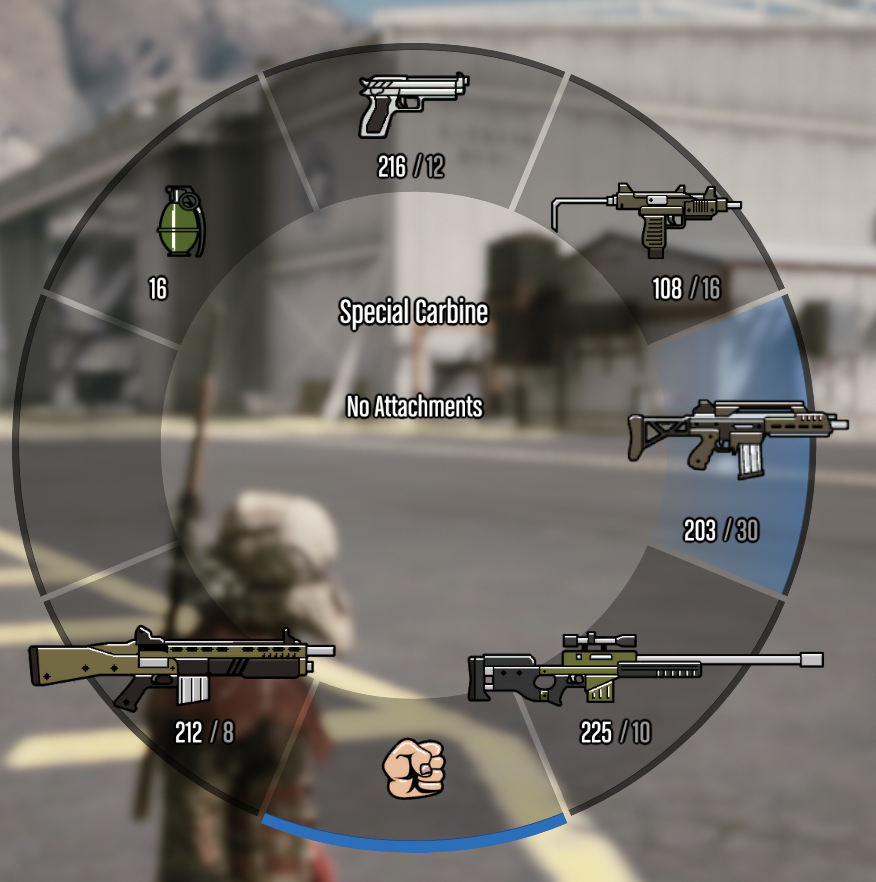Equip the Special Carbine rifle
The height and width of the screenshot is (882, 876).
tap(736, 437)
